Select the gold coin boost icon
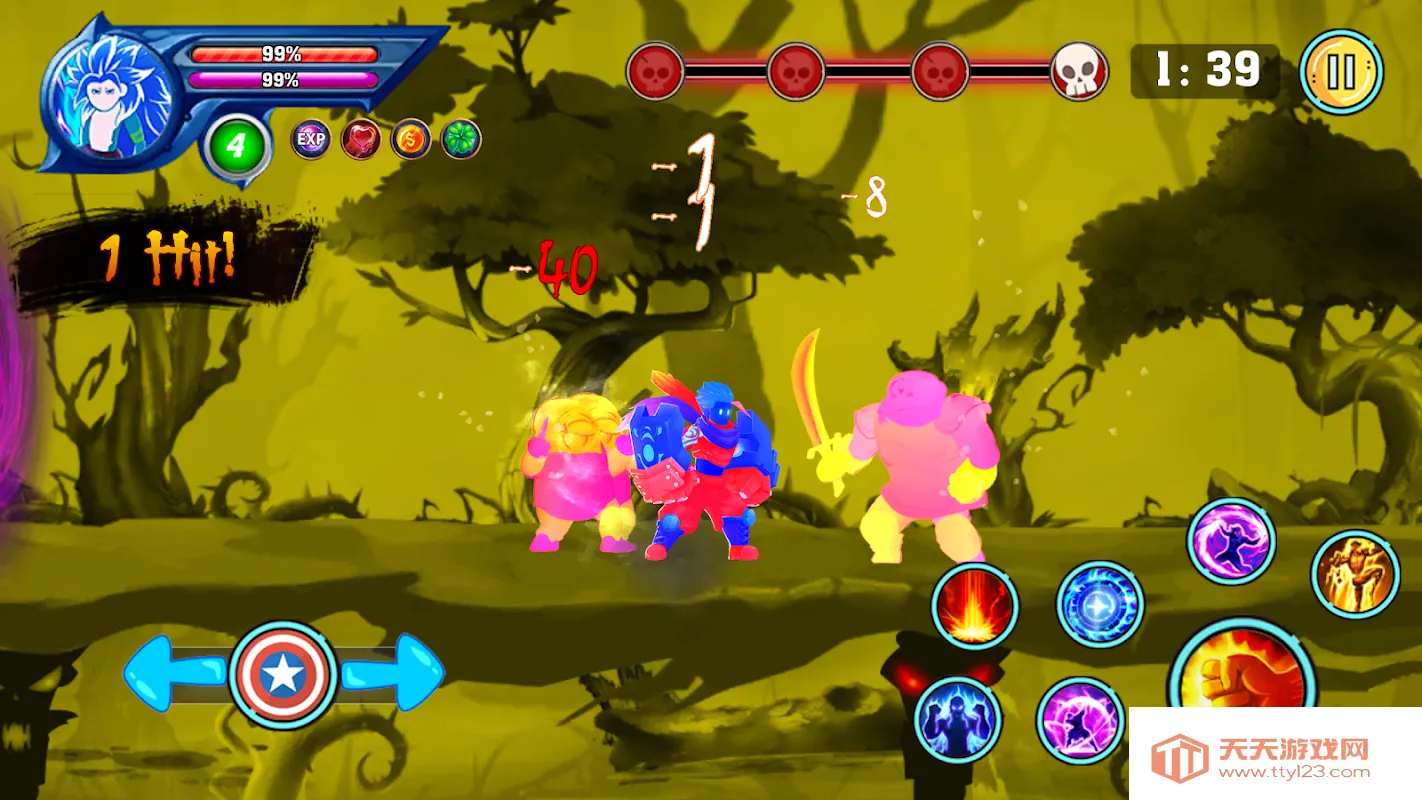 410,139
